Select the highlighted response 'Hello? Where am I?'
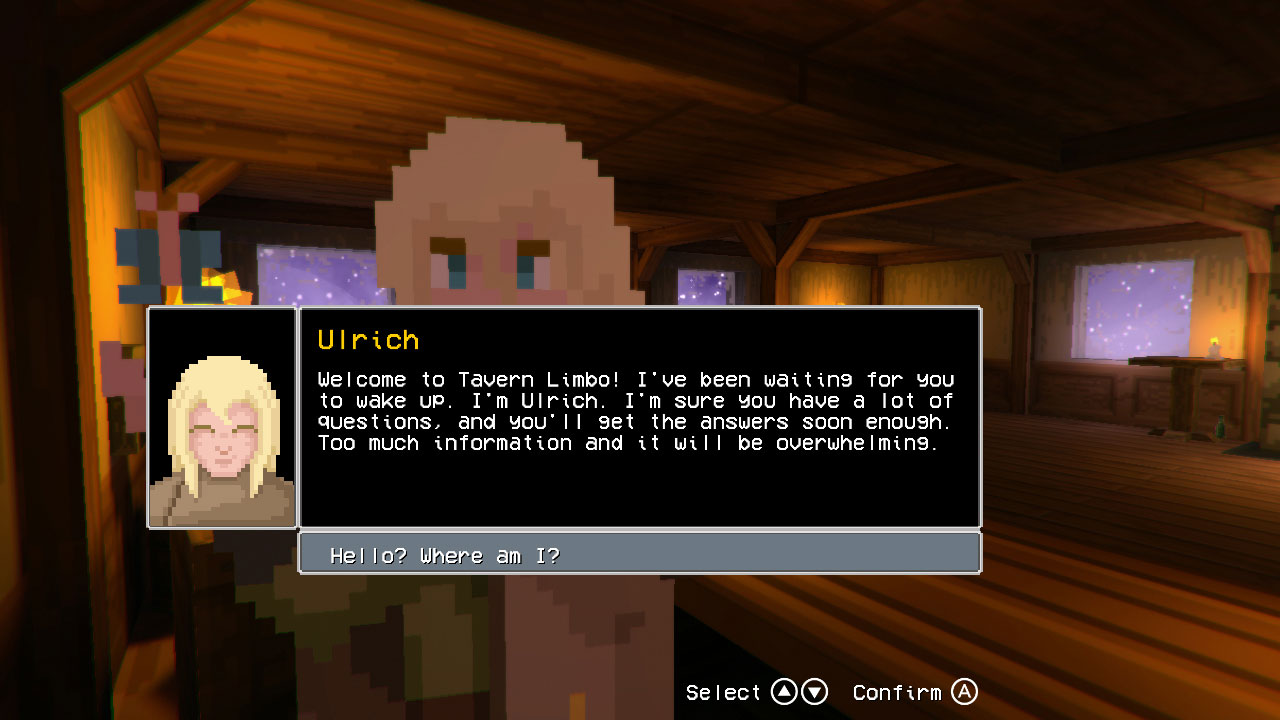This screenshot has width=1280, height=720. click(x=640, y=553)
